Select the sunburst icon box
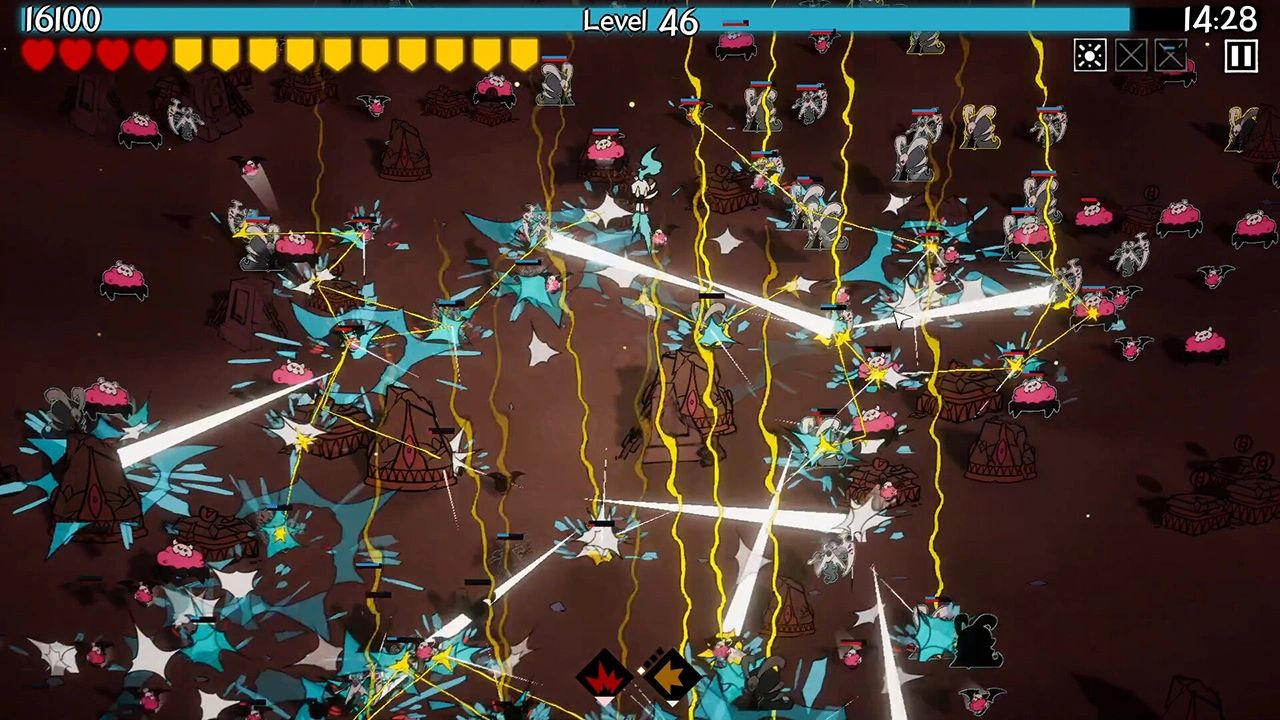This screenshot has width=1280, height=720. coord(1090,55)
